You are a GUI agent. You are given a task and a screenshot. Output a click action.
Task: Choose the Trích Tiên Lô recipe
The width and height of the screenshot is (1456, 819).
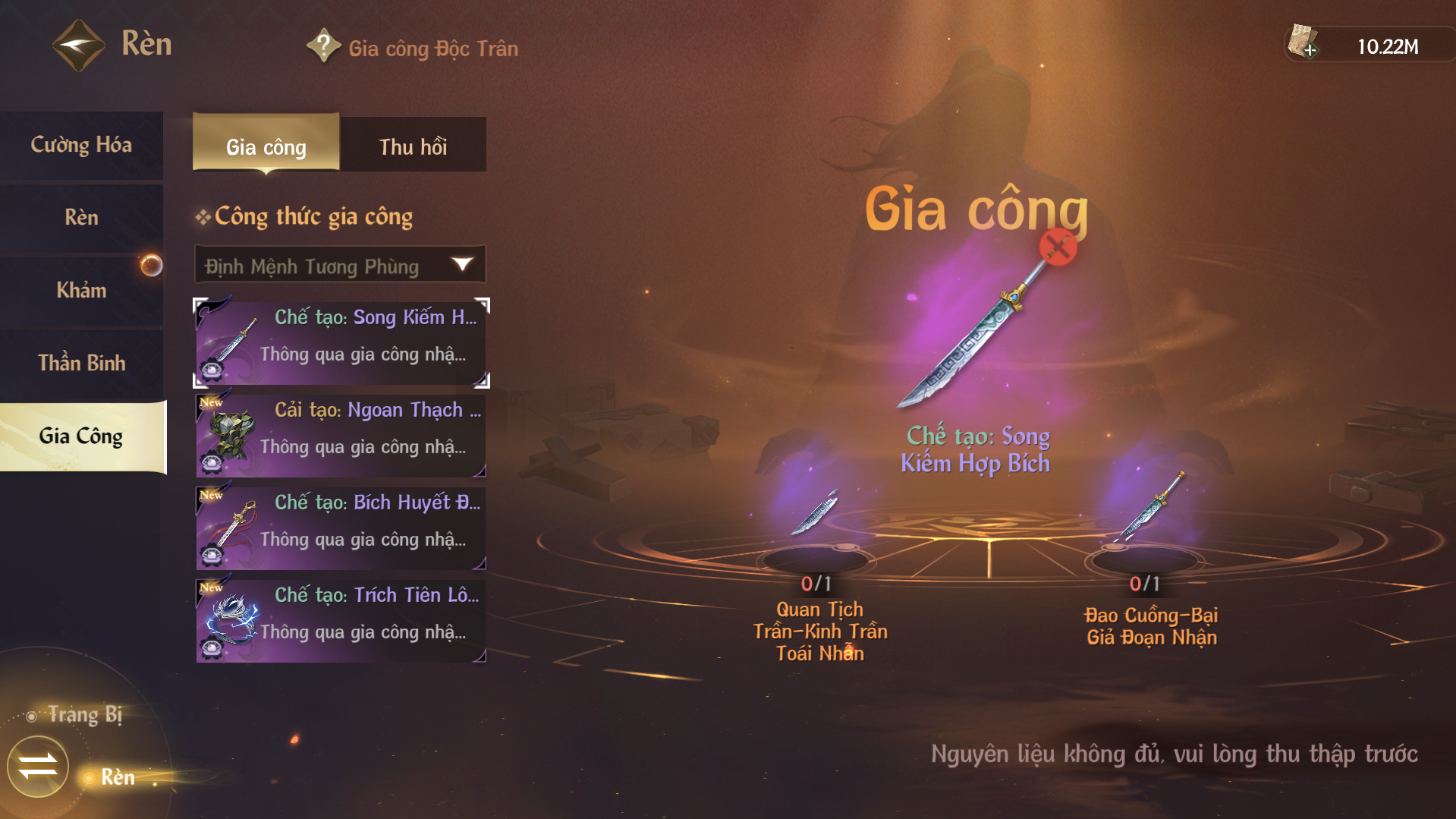(x=341, y=621)
